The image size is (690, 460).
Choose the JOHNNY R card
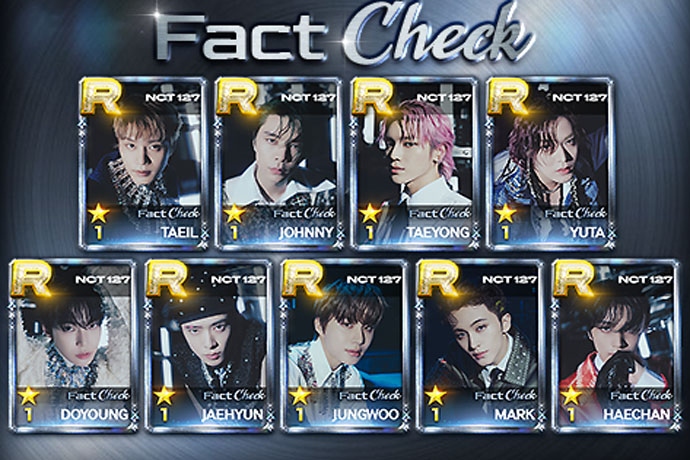pyautogui.click(x=276, y=163)
